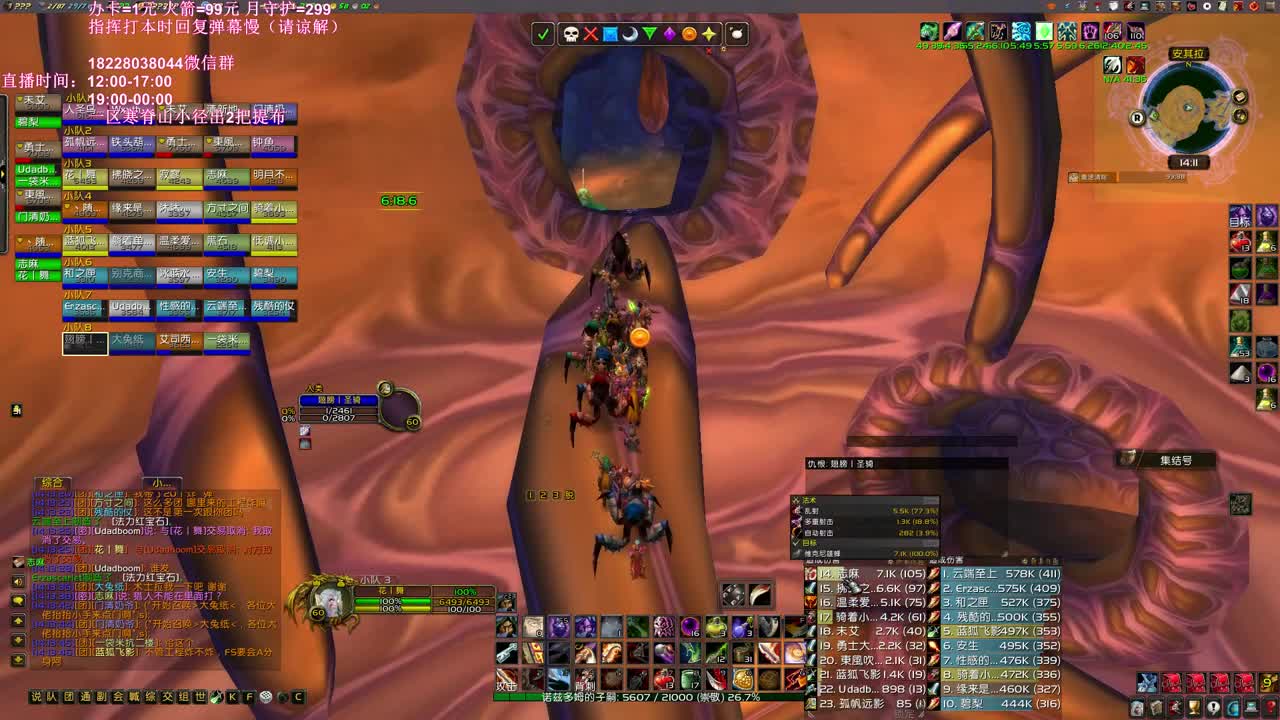Choose the yellow Star raid marker

click(x=711, y=32)
